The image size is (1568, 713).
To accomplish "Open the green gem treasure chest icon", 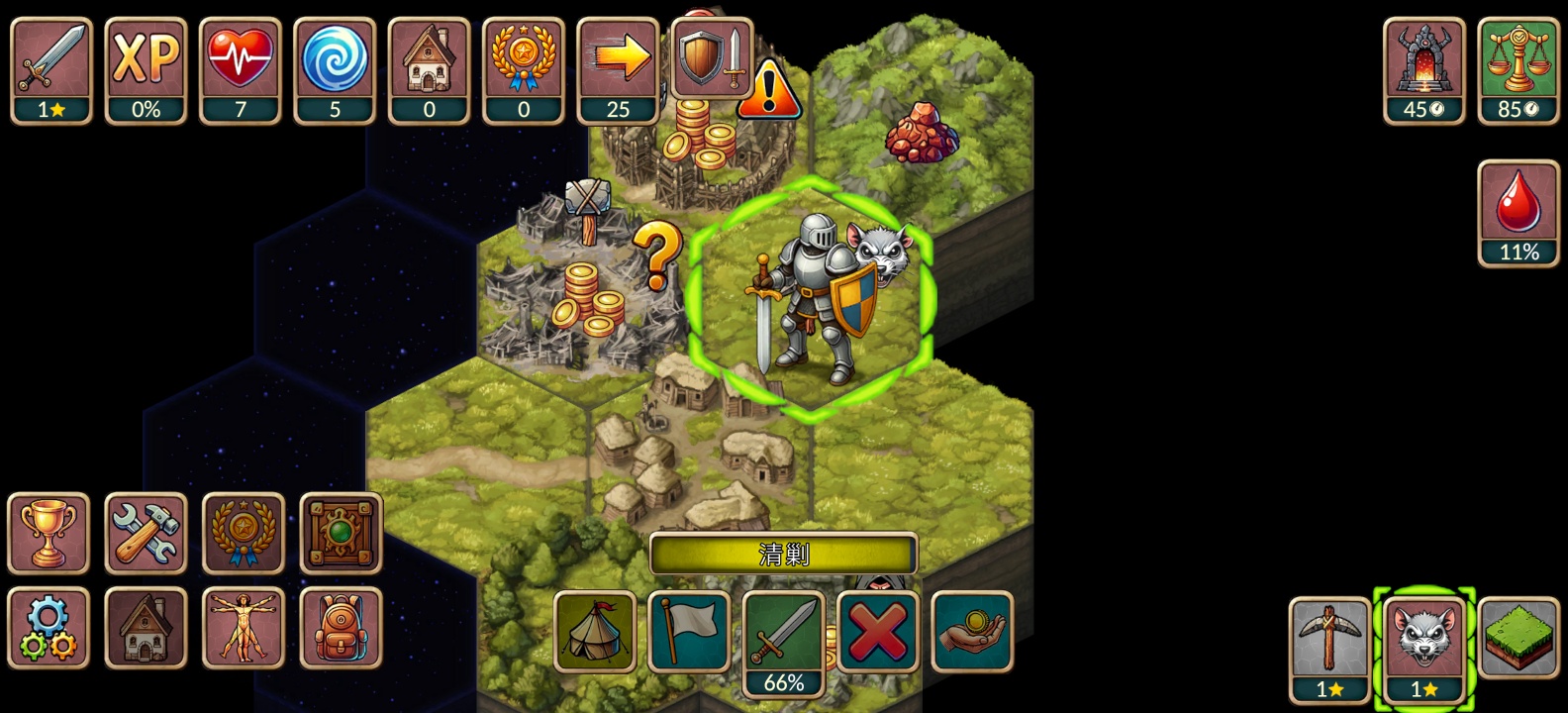I will 341,533.
